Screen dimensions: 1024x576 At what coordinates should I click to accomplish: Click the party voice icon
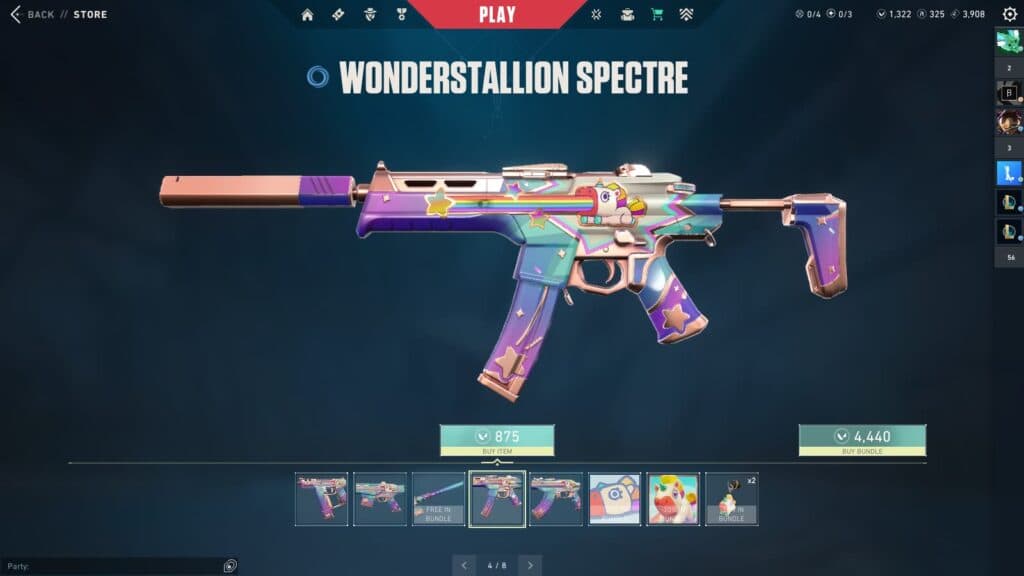(x=230, y=566)
